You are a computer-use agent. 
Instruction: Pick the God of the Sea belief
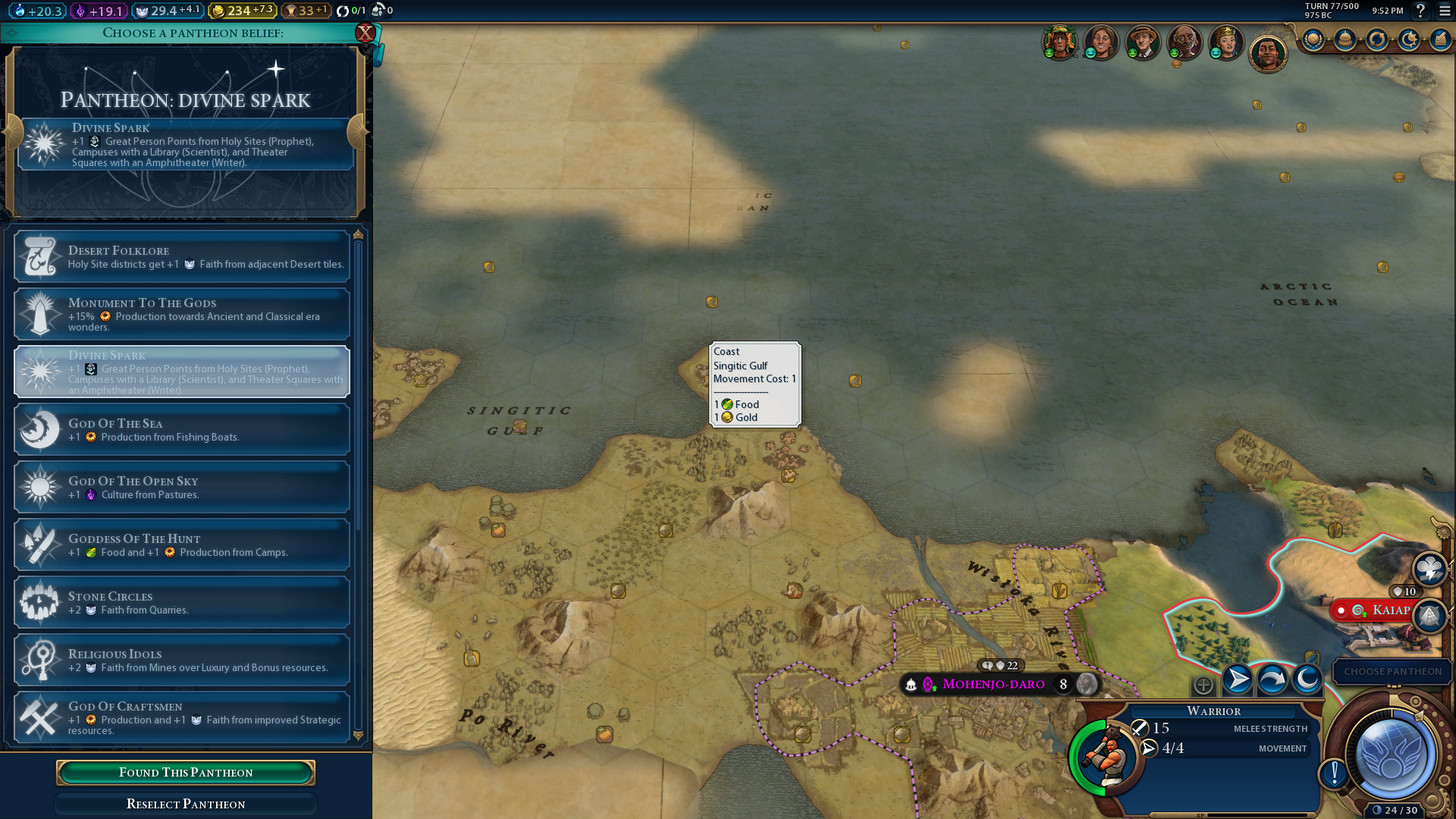[x=182, y=430]
